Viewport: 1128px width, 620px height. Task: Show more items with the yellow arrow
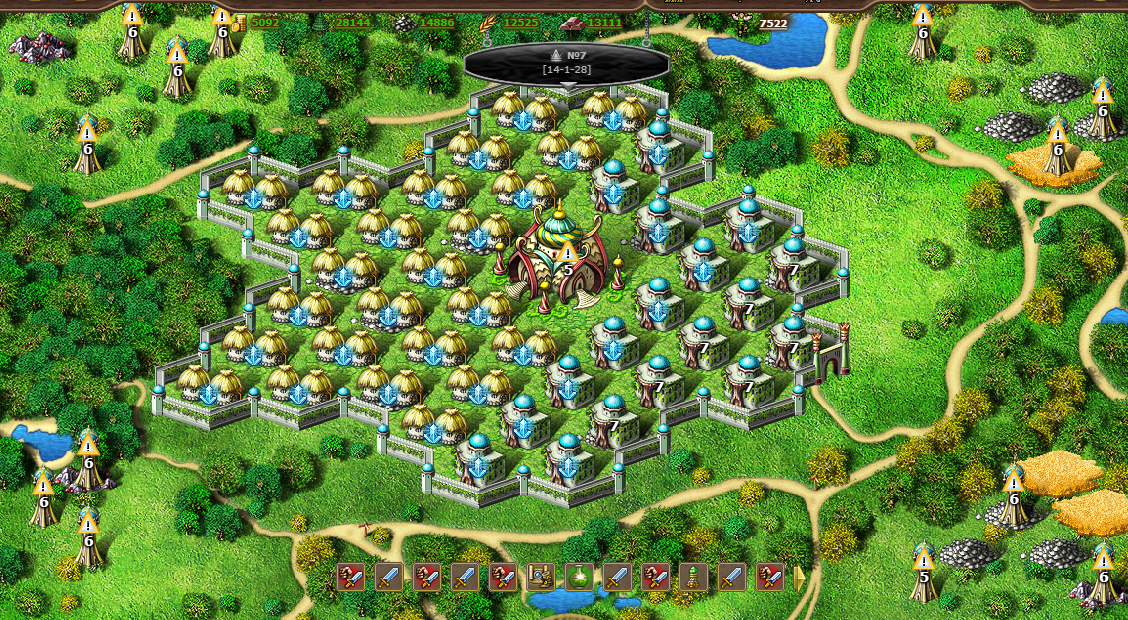[x=799, y=577]
